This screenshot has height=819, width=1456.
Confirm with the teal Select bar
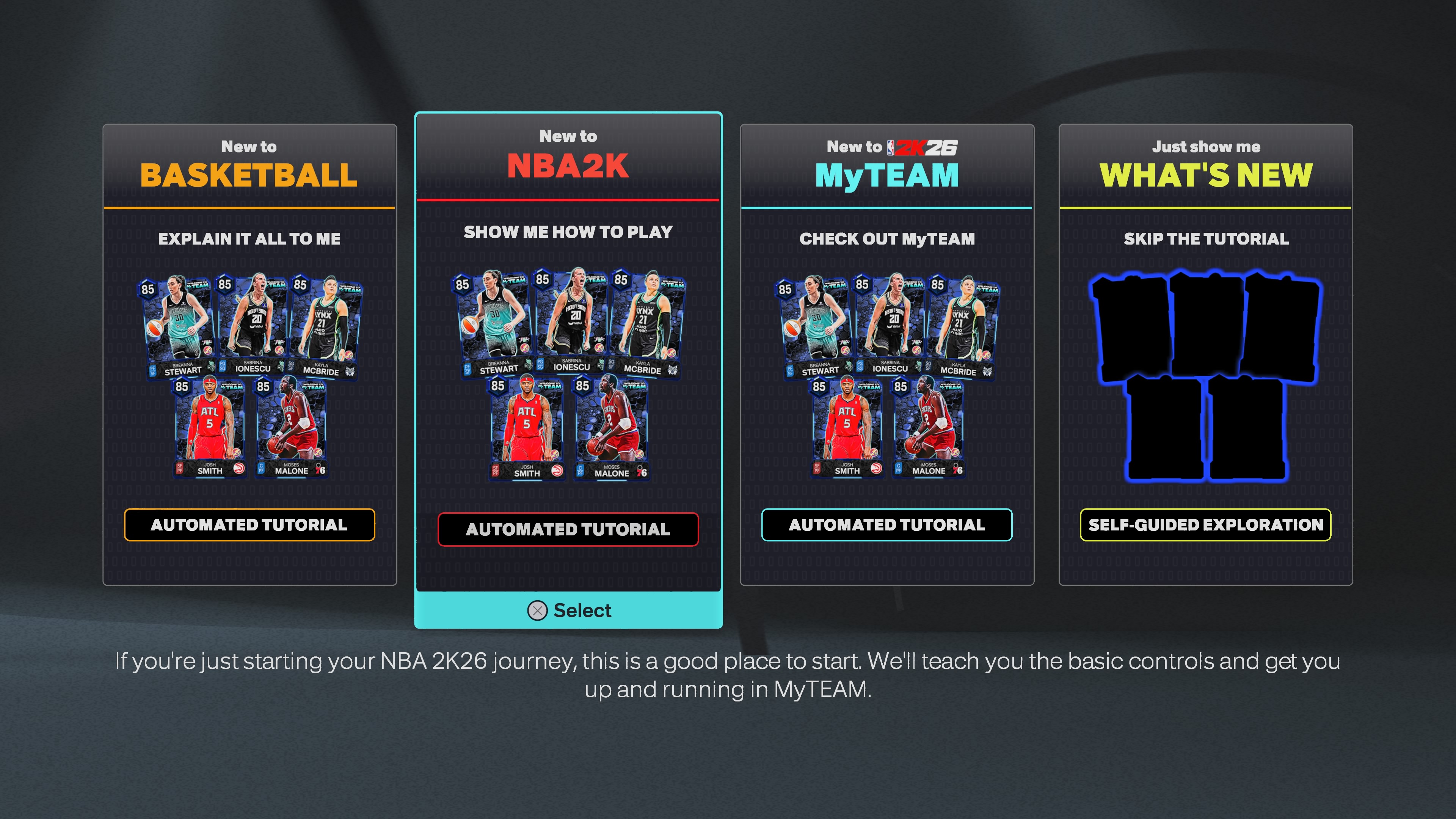point(569,610)
